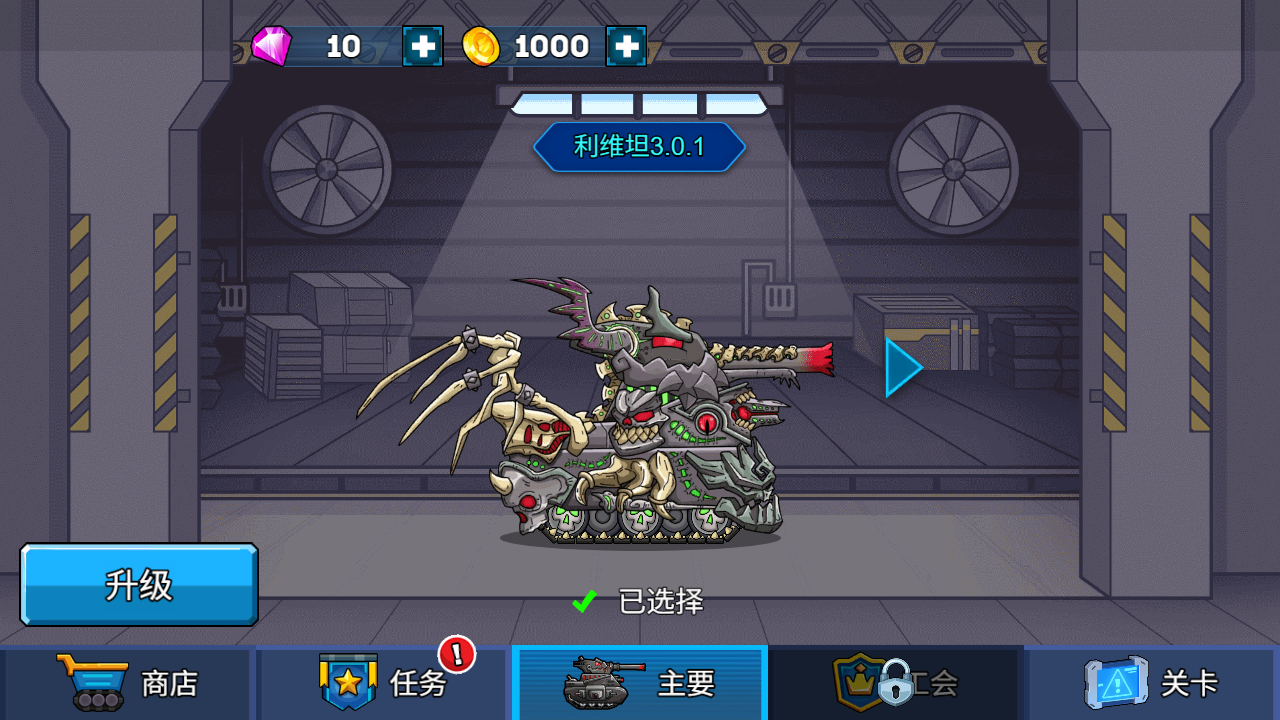
Task: Open the 商店 shop tab
Action: [128, 683]
